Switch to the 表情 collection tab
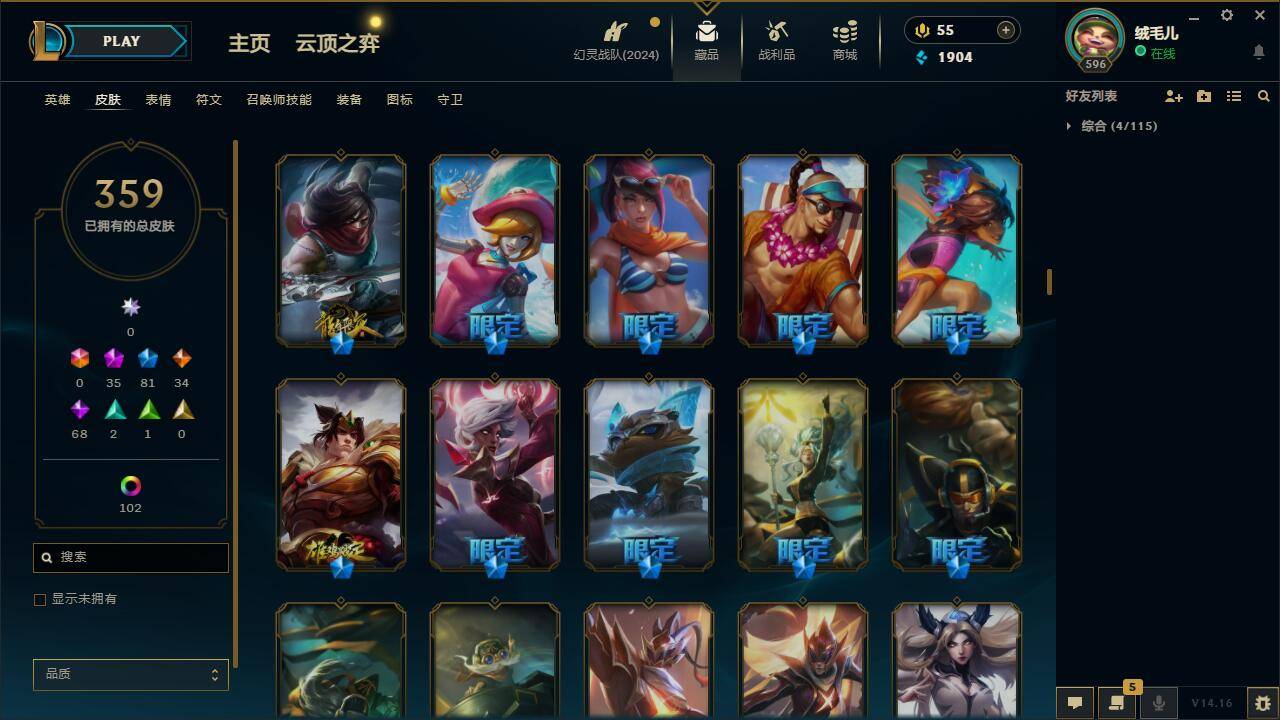This screenshot has width=1280, height=720. tap(158, 100)
